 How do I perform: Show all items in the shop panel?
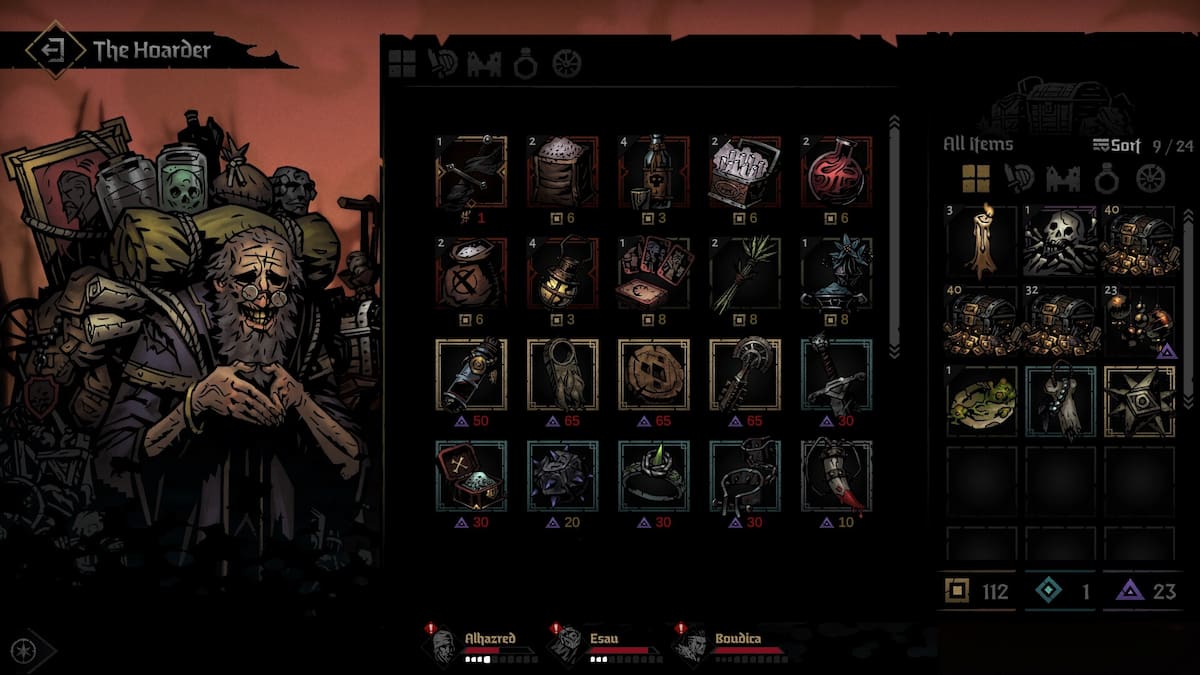(402, 64)
